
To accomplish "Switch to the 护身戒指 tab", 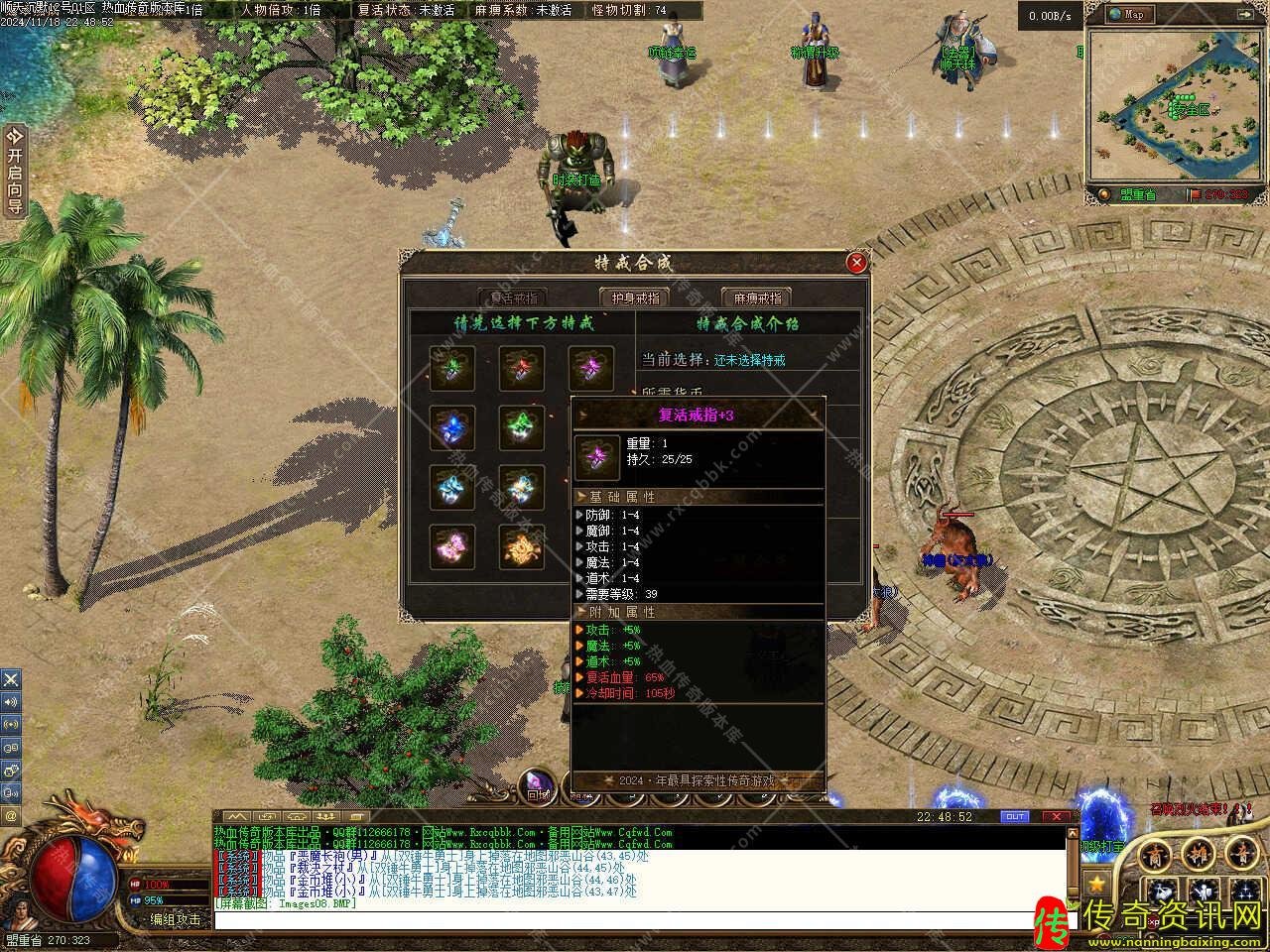I will pyautogui.click(x=634, y=297).
